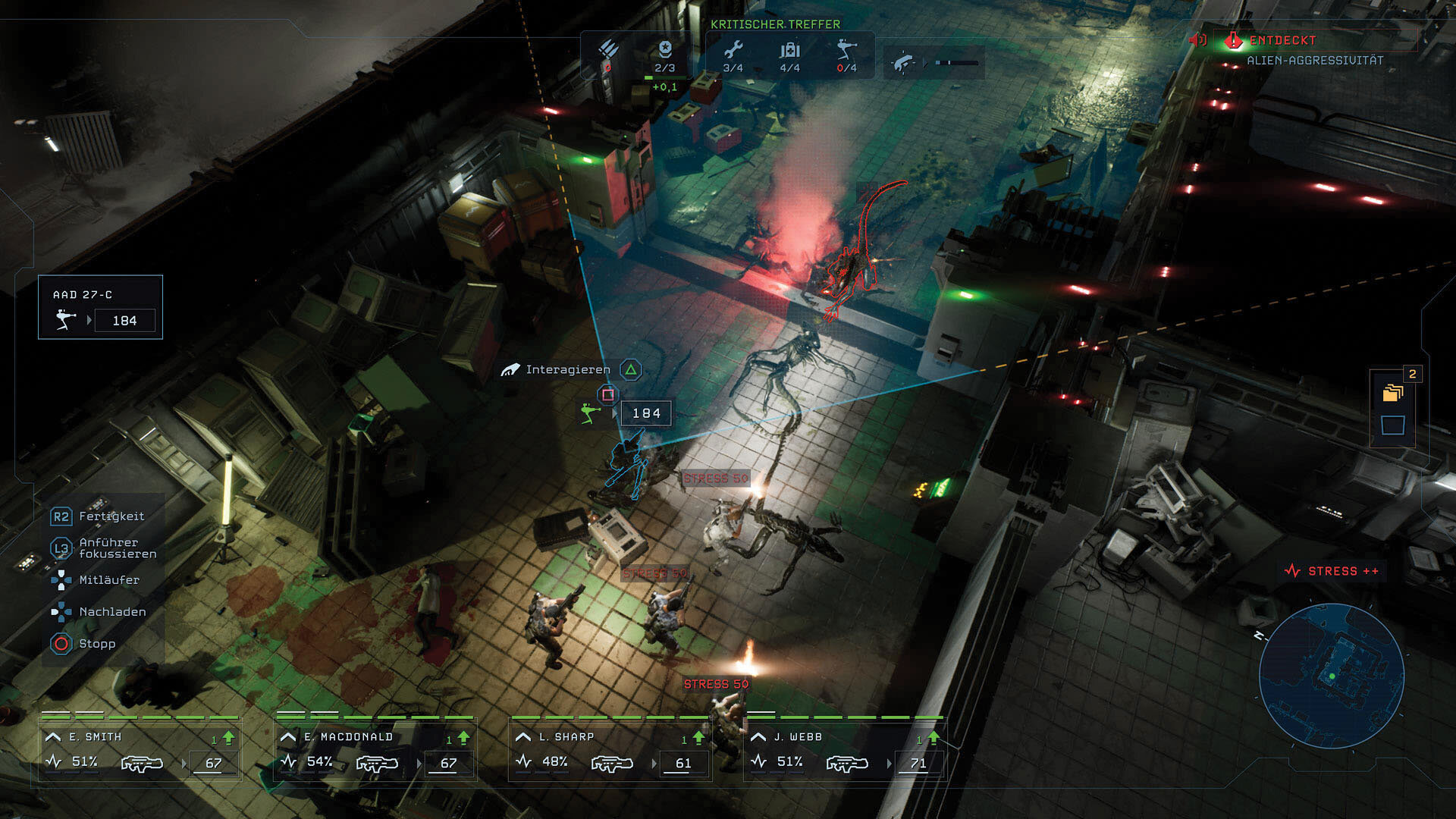
Task: Click the sentry gun resource icon
Action: (846, 50)
